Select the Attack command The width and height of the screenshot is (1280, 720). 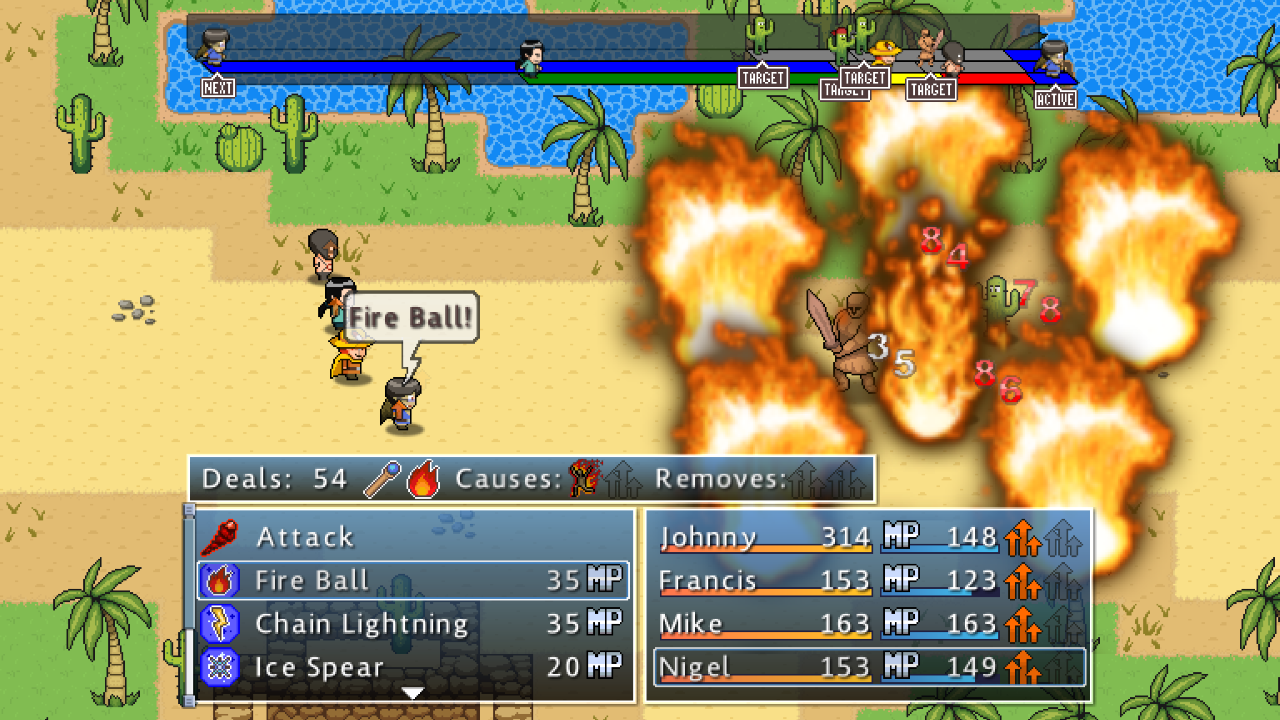[x=305, y=537]
